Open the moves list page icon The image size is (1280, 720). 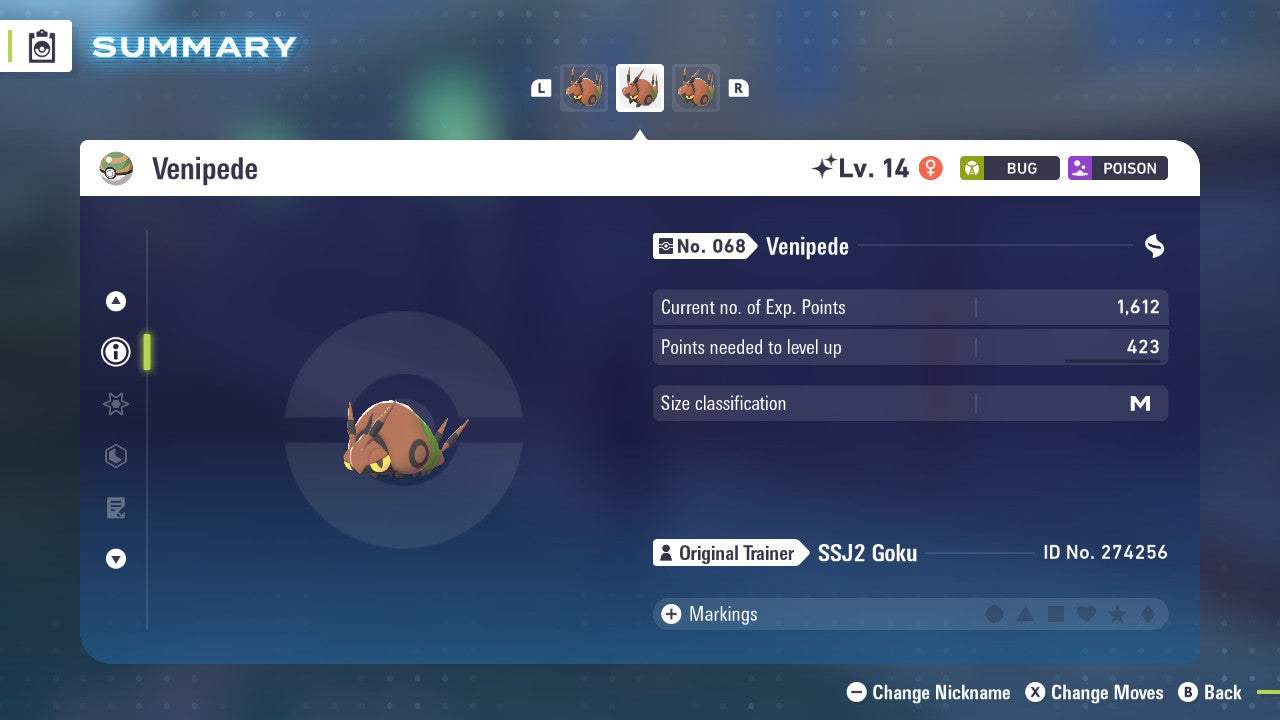[115, 507]
